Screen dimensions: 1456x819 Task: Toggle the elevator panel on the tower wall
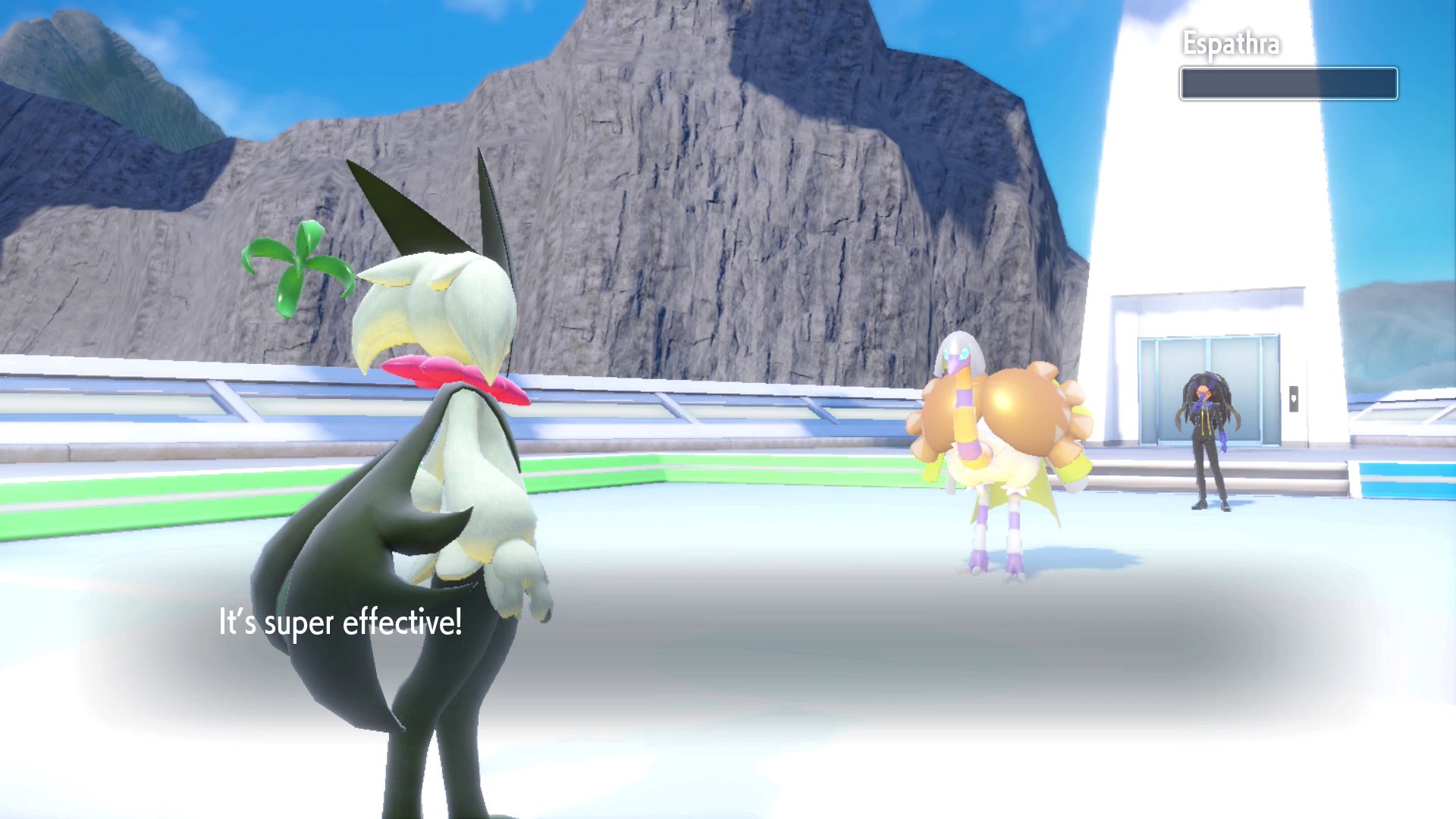[1294, 397]
